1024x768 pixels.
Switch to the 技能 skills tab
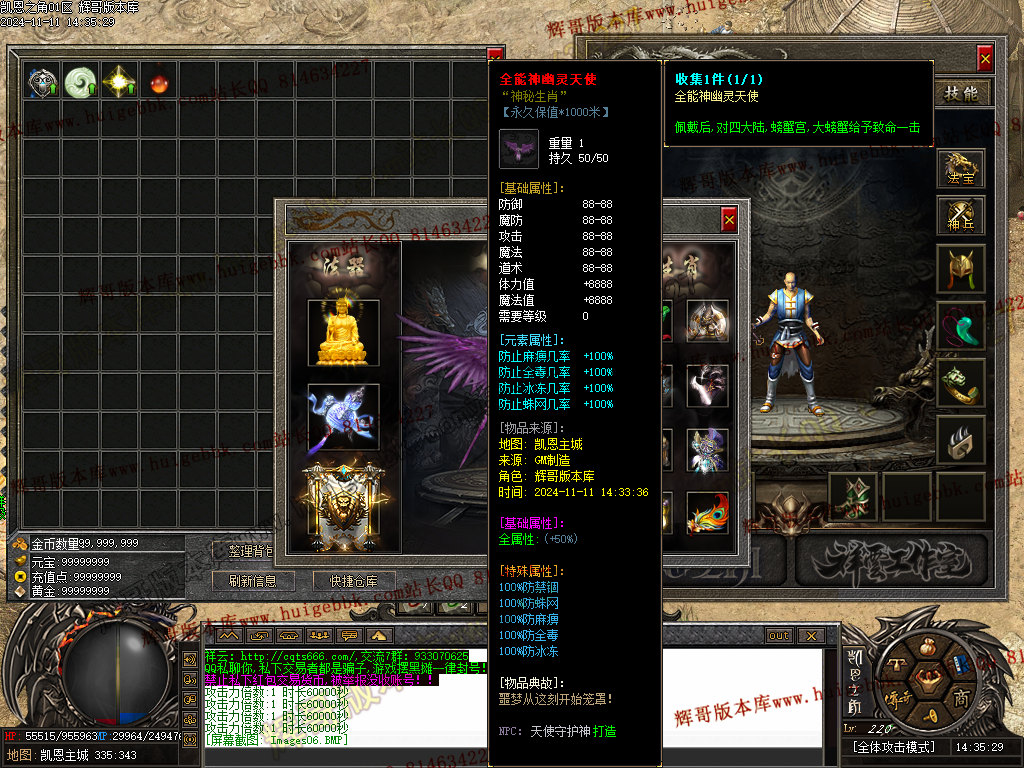[962, 93]
